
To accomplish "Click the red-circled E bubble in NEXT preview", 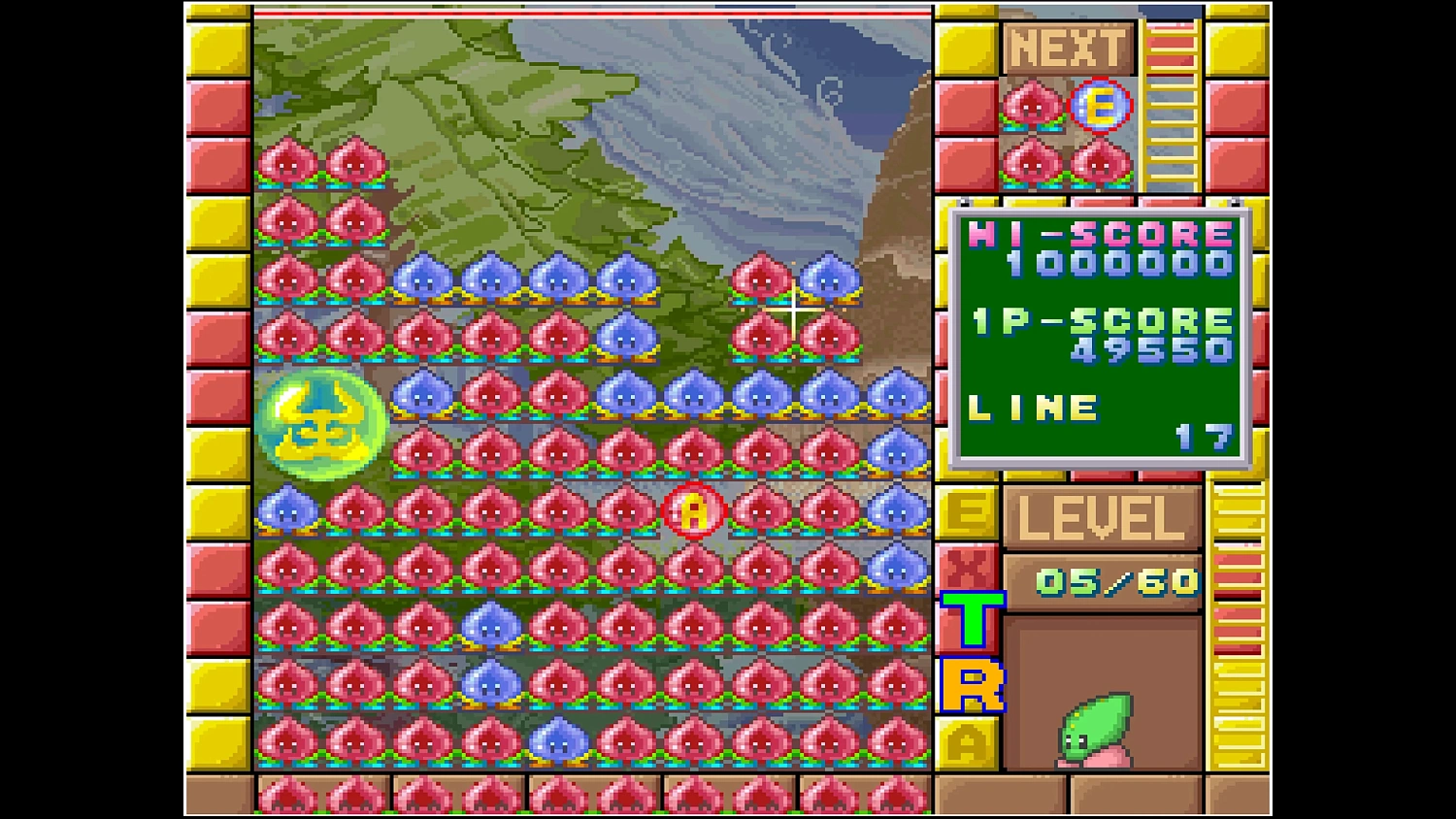I will [x=1101, y=107].
